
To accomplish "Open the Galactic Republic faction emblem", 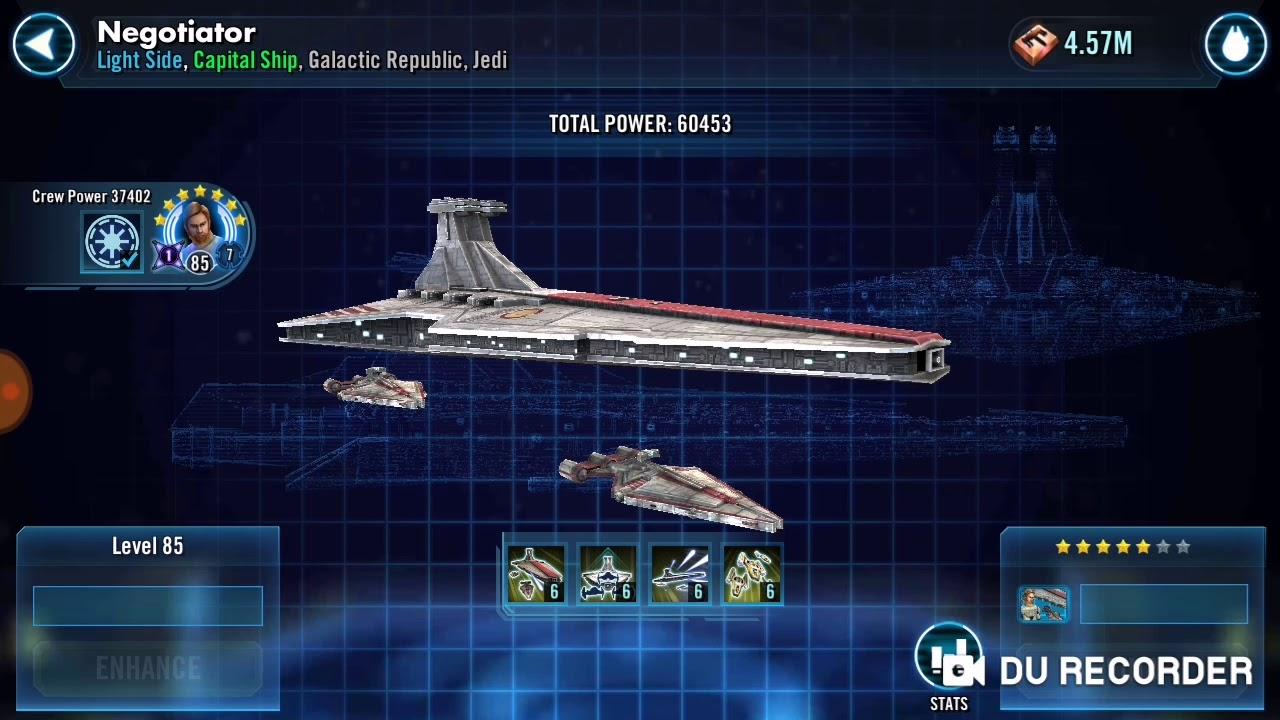I will click(111, 242).
